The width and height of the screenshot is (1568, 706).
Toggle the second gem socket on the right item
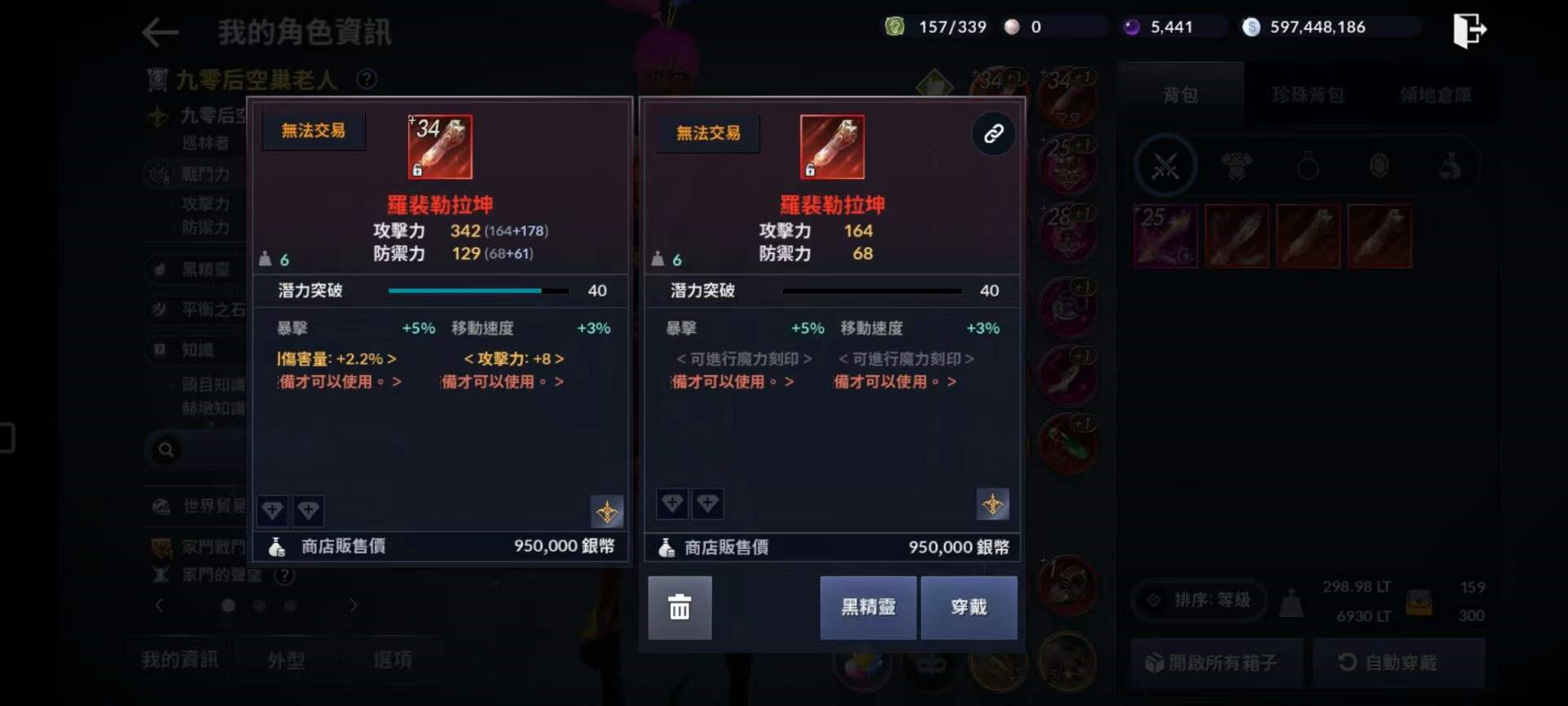pos(708,504)
